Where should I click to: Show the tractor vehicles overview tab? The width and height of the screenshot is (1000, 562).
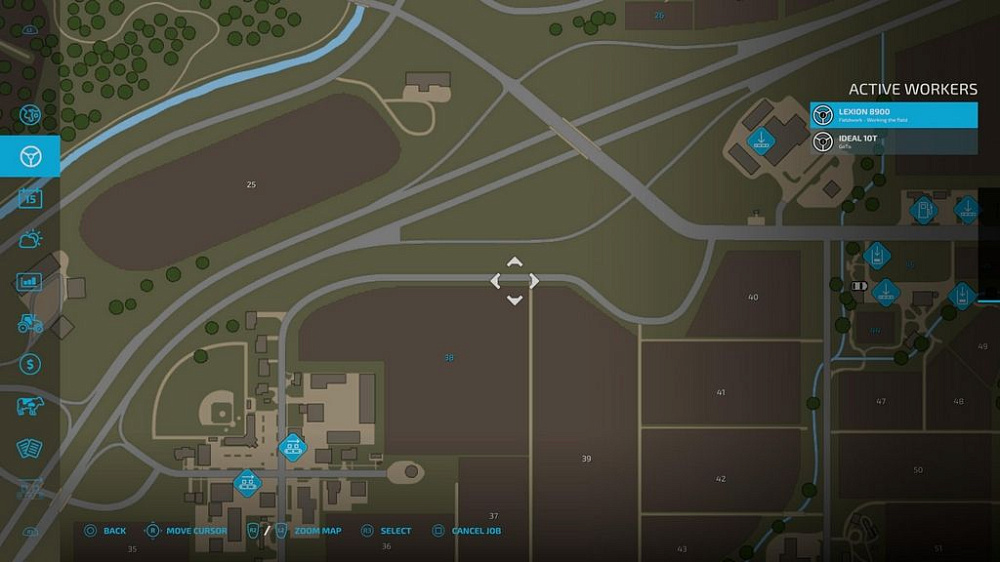(x=30, y=323)
